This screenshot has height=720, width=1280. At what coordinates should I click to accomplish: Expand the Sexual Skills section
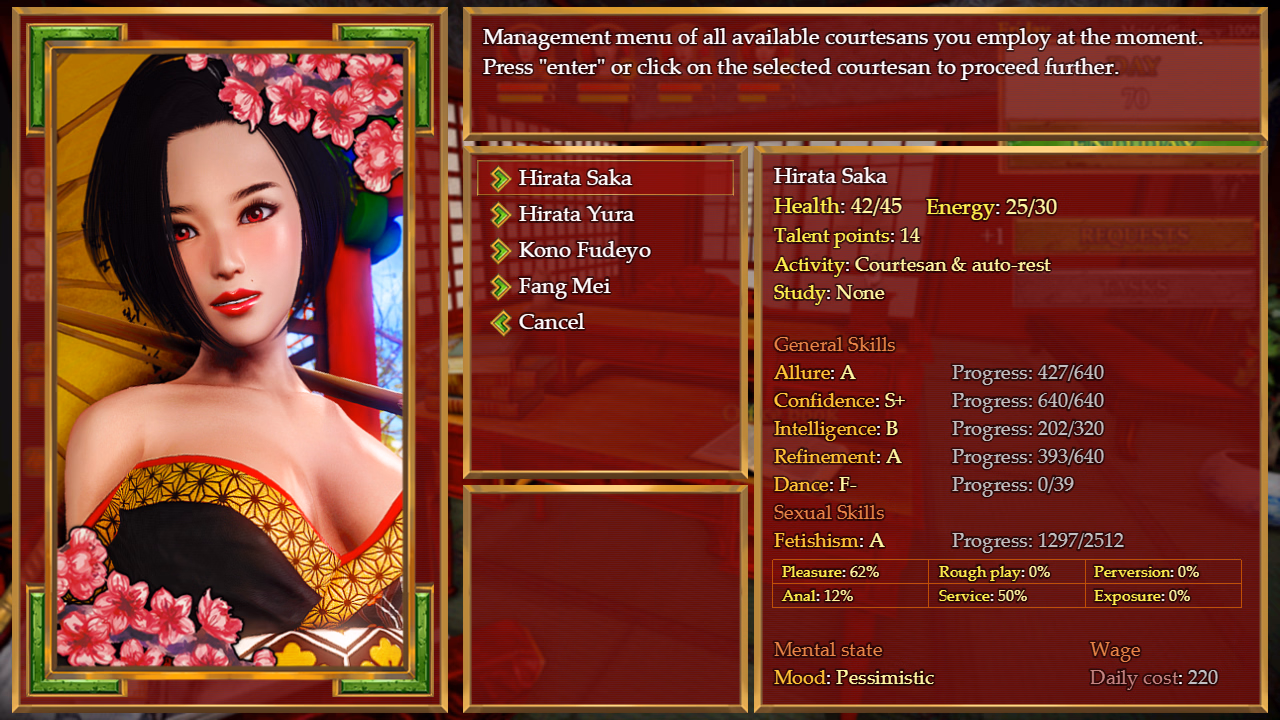coord(829,512)
